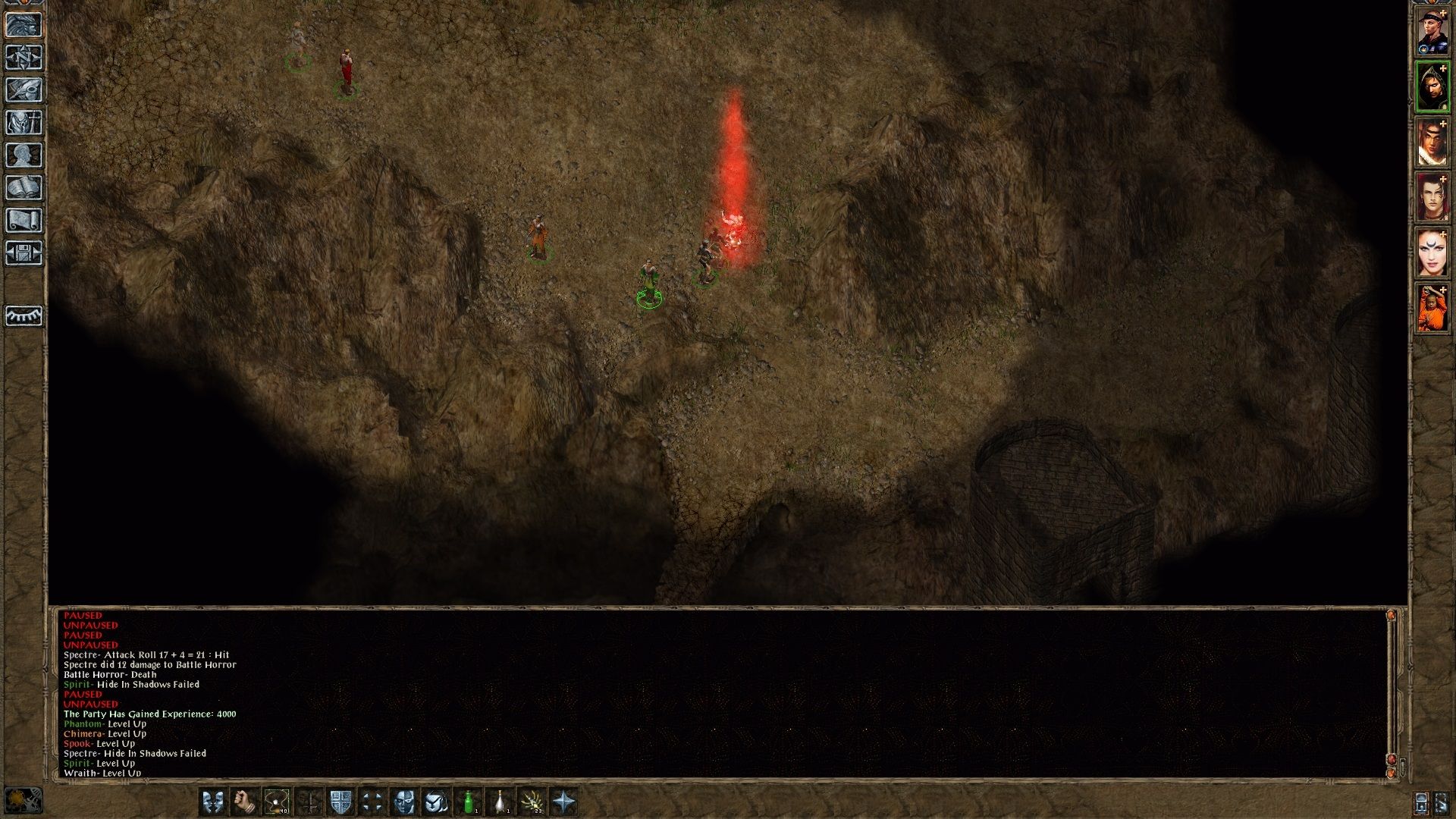
Task: Open the Journal with the quill icon
Action: click(x=25, y=91)
